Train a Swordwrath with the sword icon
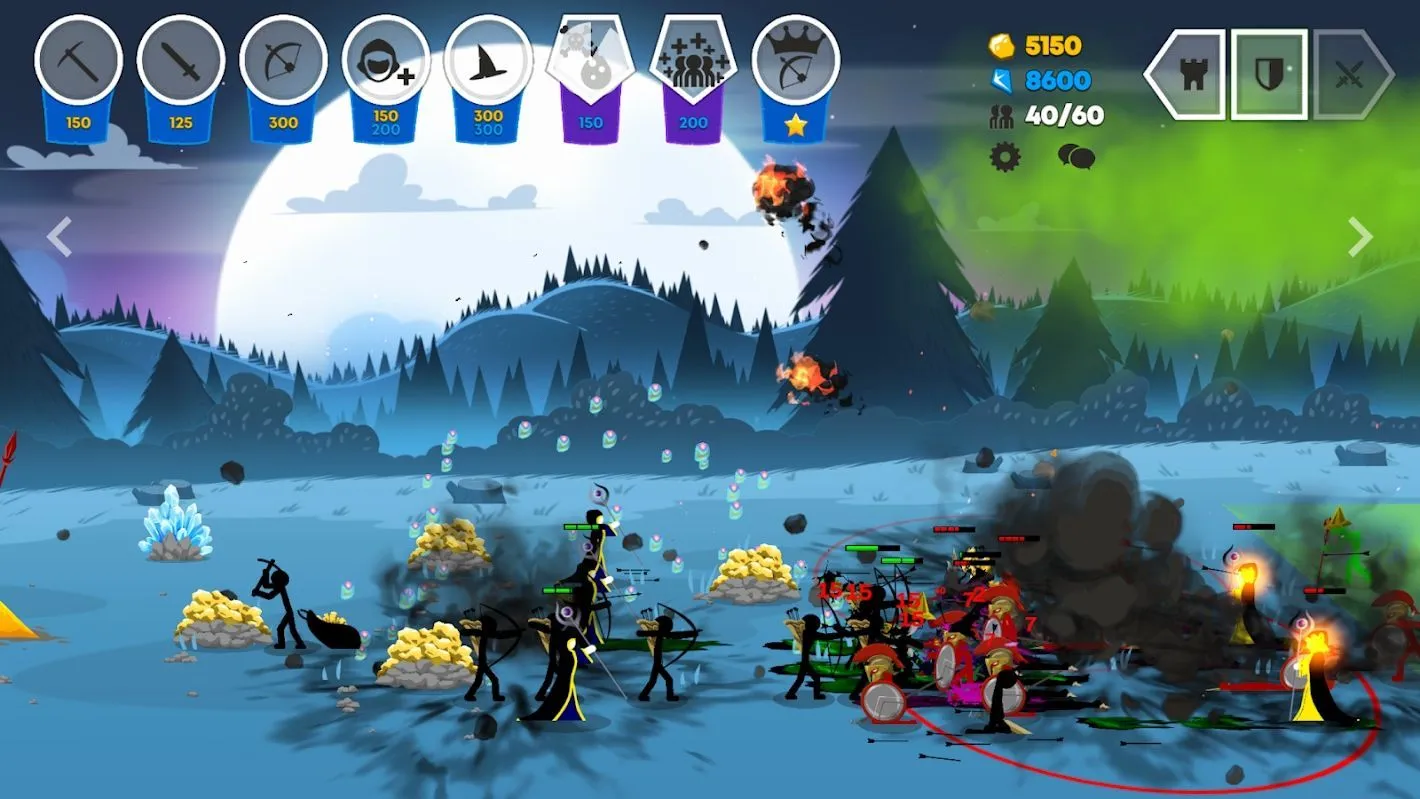The image size is (1420, 799). pyautogui.click(x=180, y=61)
